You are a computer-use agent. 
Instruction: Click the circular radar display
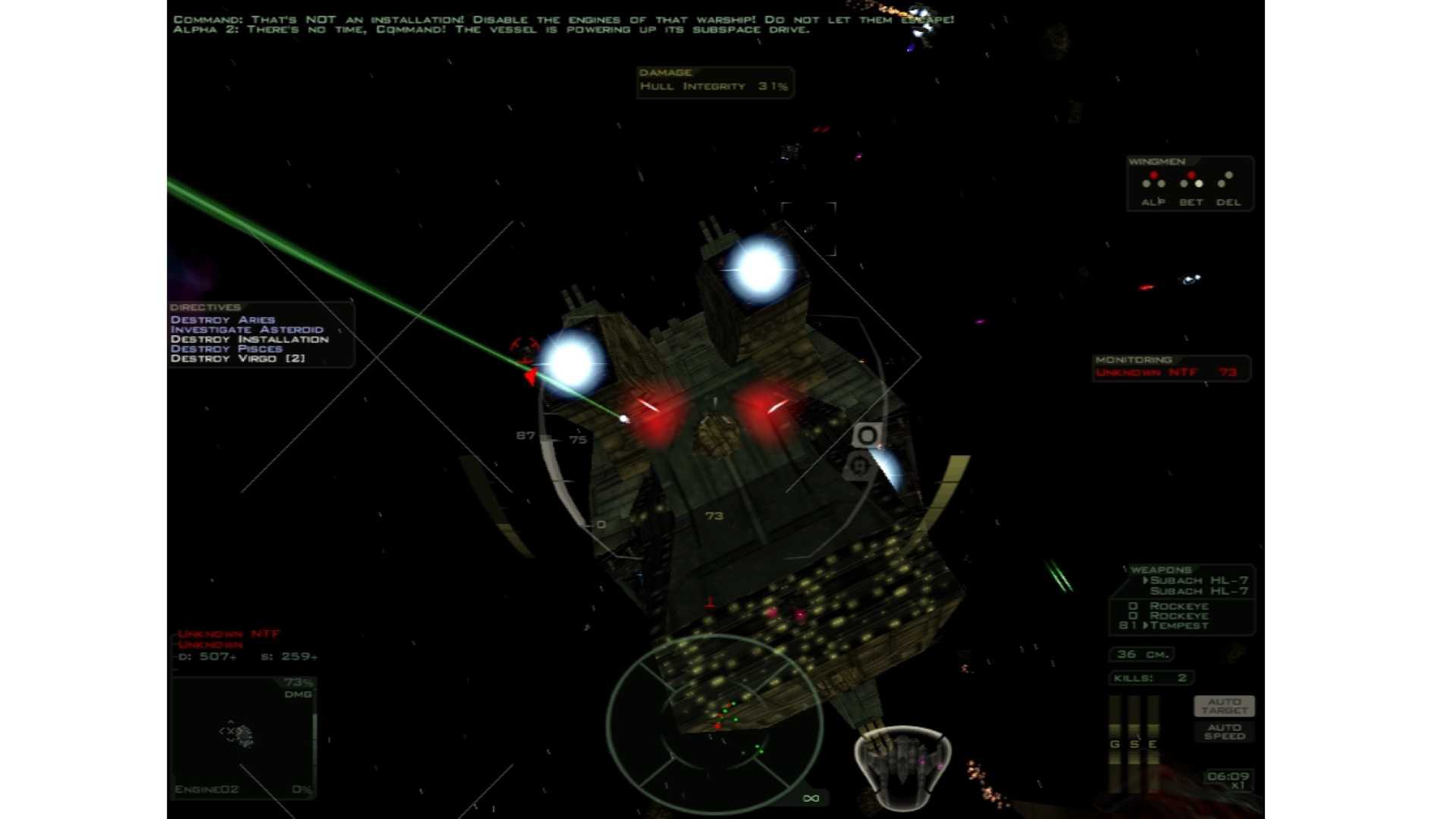tap(714, 723)
